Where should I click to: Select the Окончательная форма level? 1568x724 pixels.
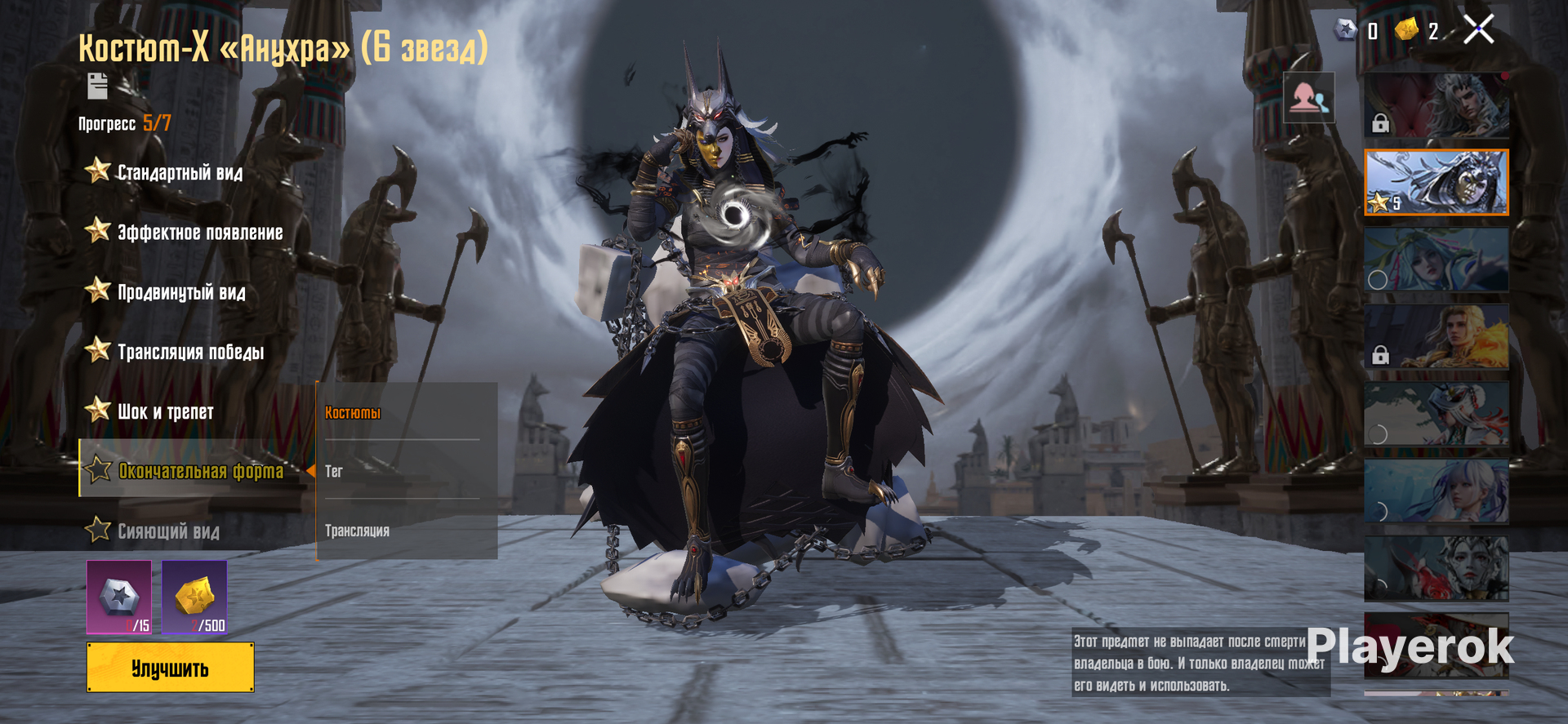200,471
